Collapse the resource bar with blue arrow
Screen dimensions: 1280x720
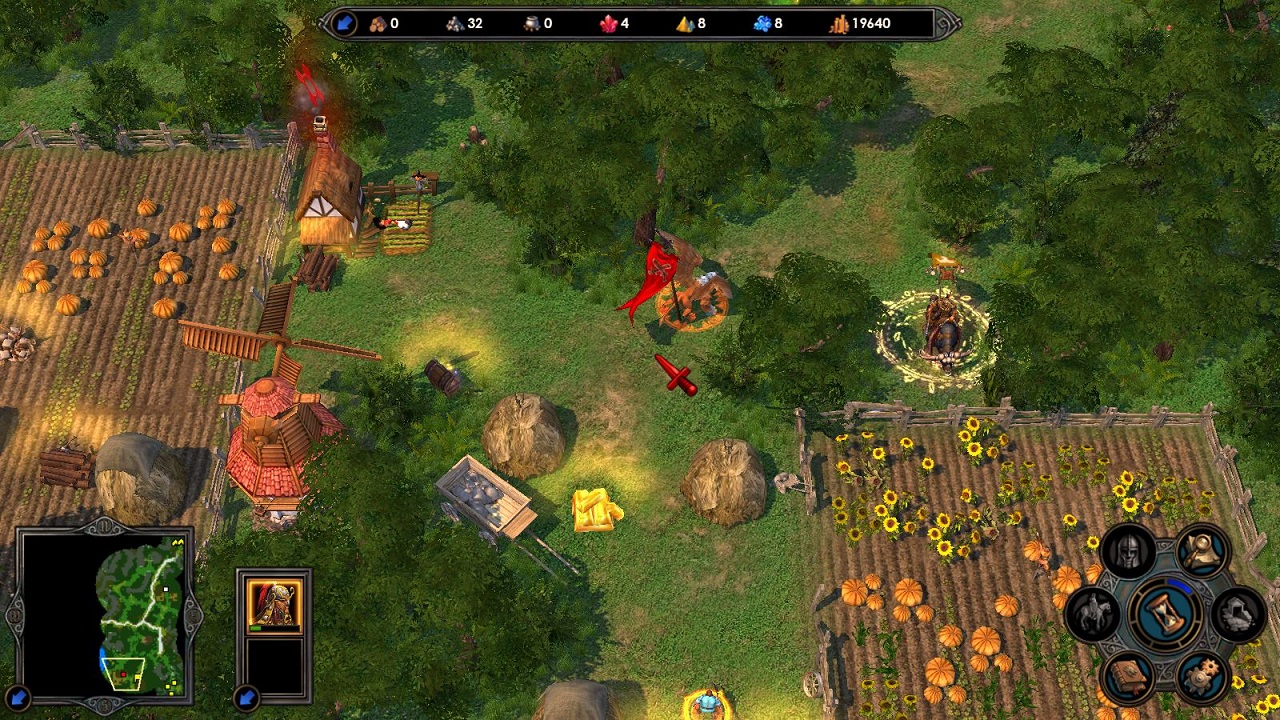pos(344,23)
